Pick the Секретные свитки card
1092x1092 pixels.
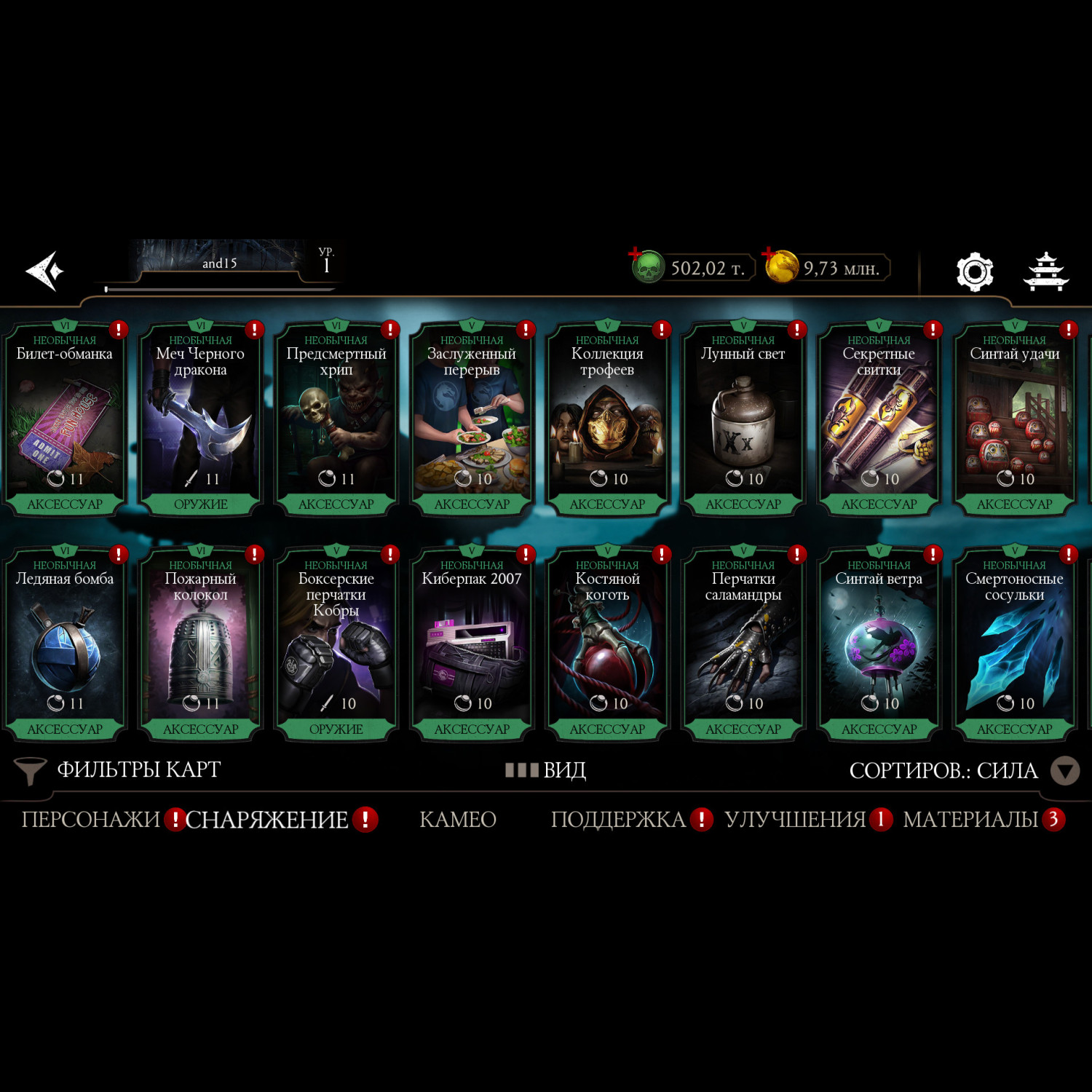(879, 419)
